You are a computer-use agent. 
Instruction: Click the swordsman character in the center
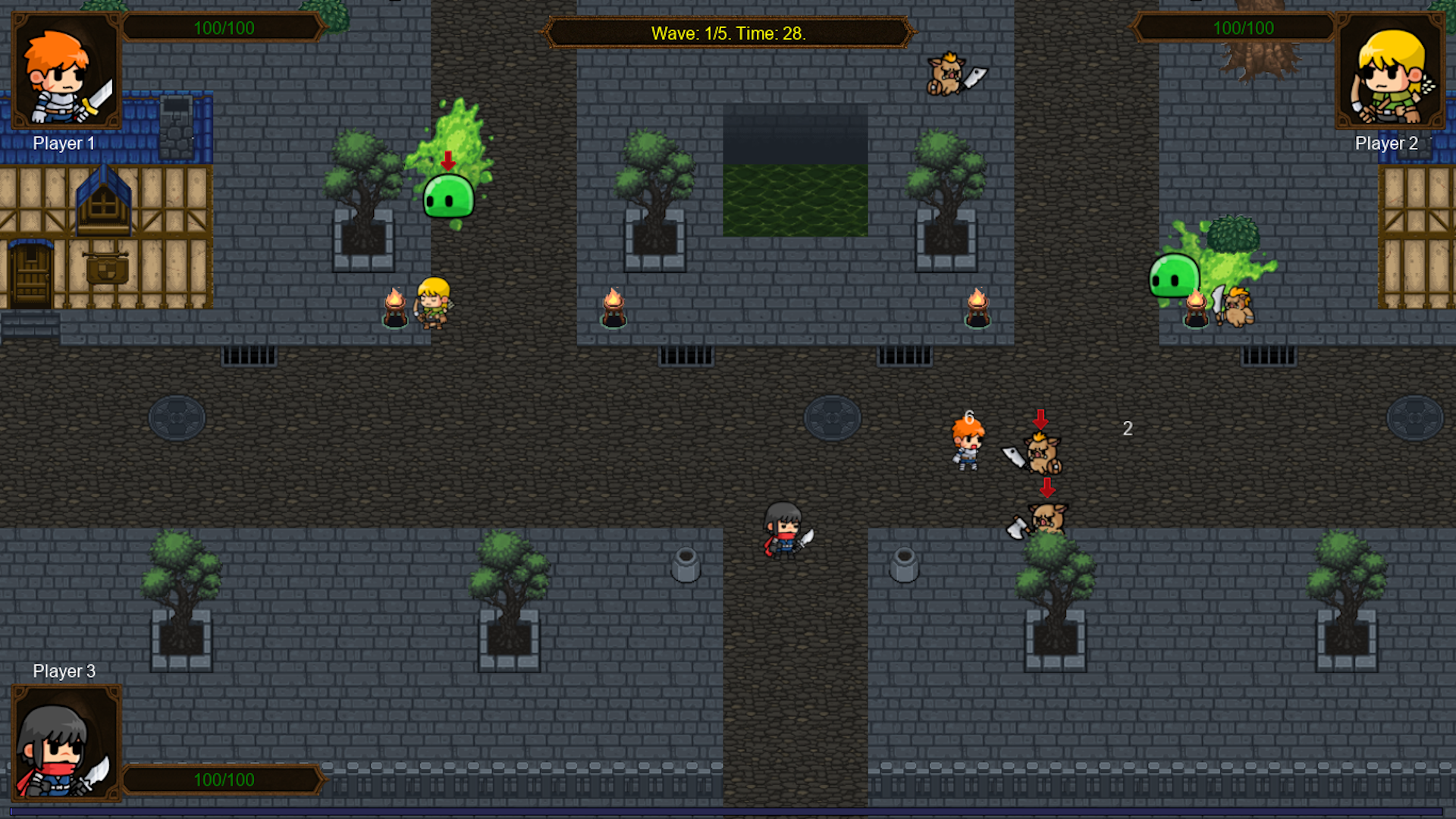tap(783, 531)
